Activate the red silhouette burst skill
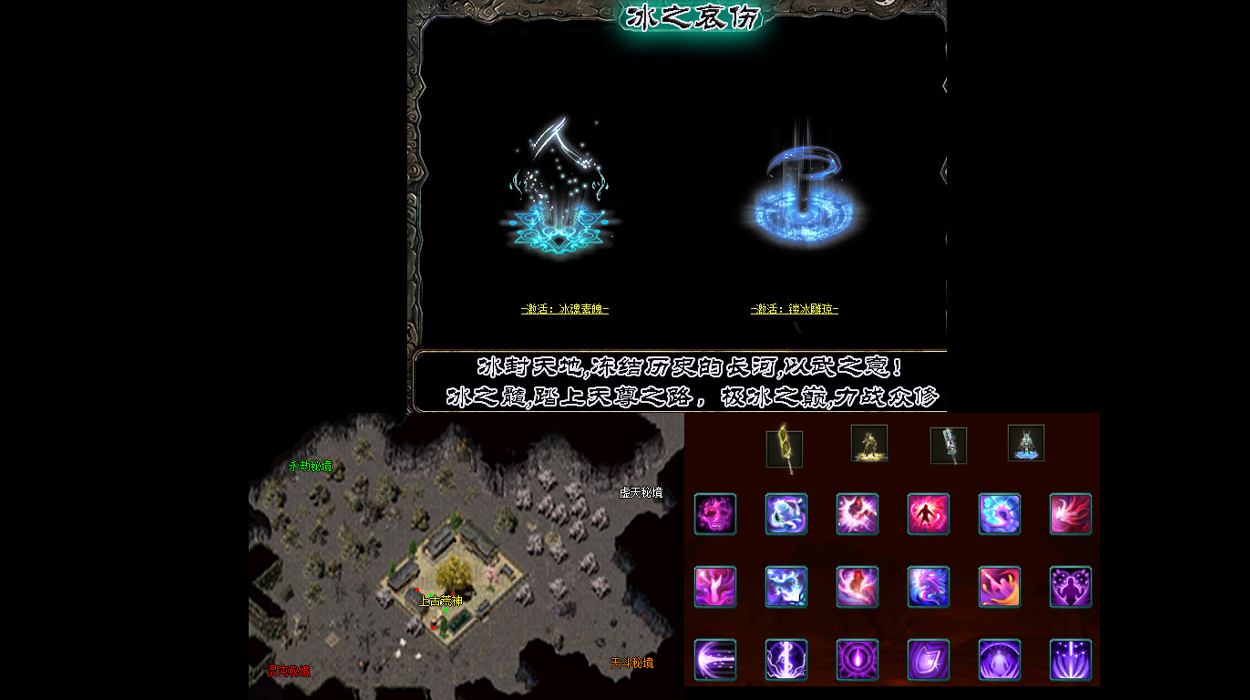This screenshot has height=700, width=1250. click(x=928, y=514)
